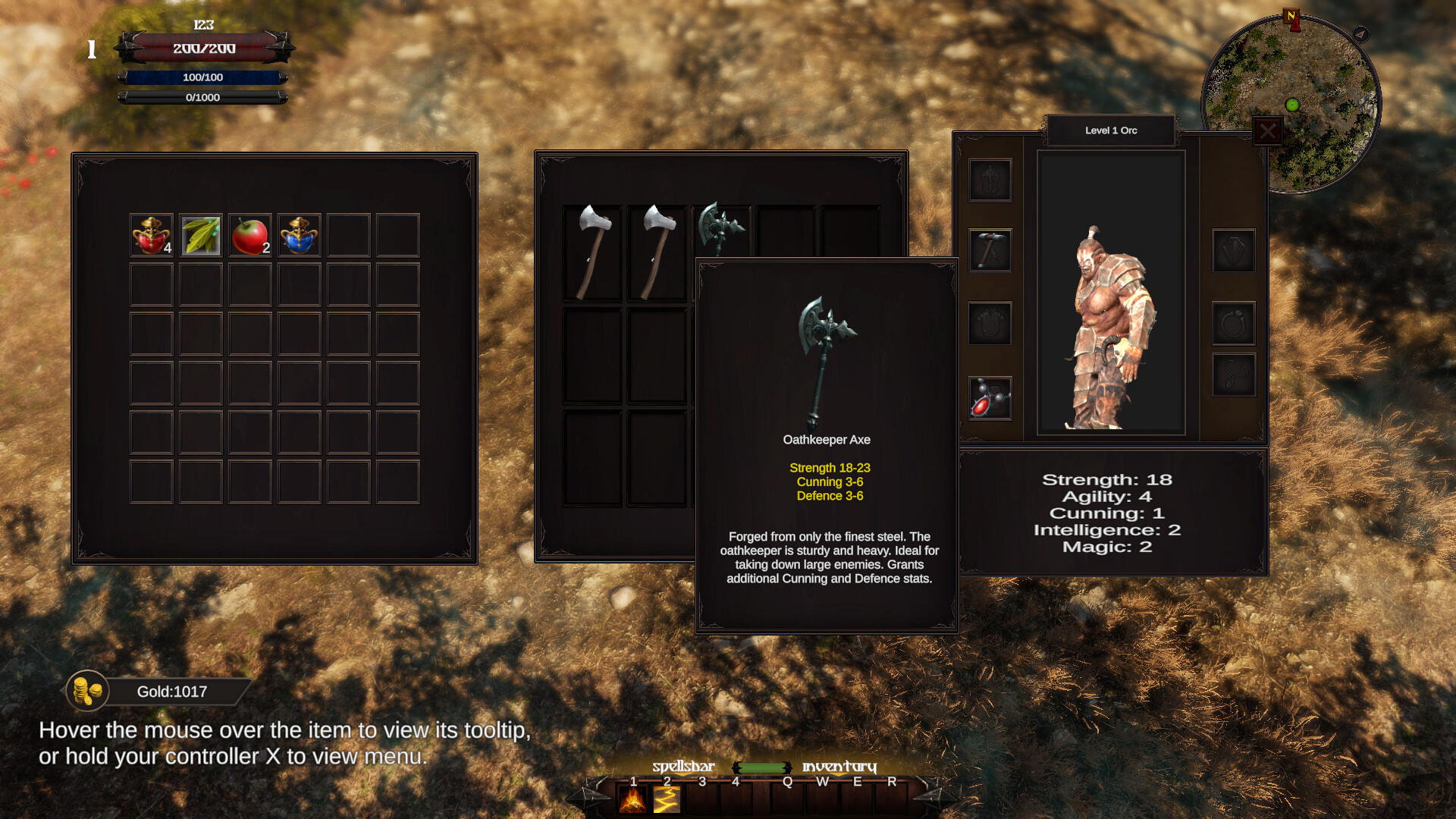Viewport: 1456px width, 819px height.
Task: Select the equipped red gem amulet slot
Action: pyautogui.click(x=990, y=398)
